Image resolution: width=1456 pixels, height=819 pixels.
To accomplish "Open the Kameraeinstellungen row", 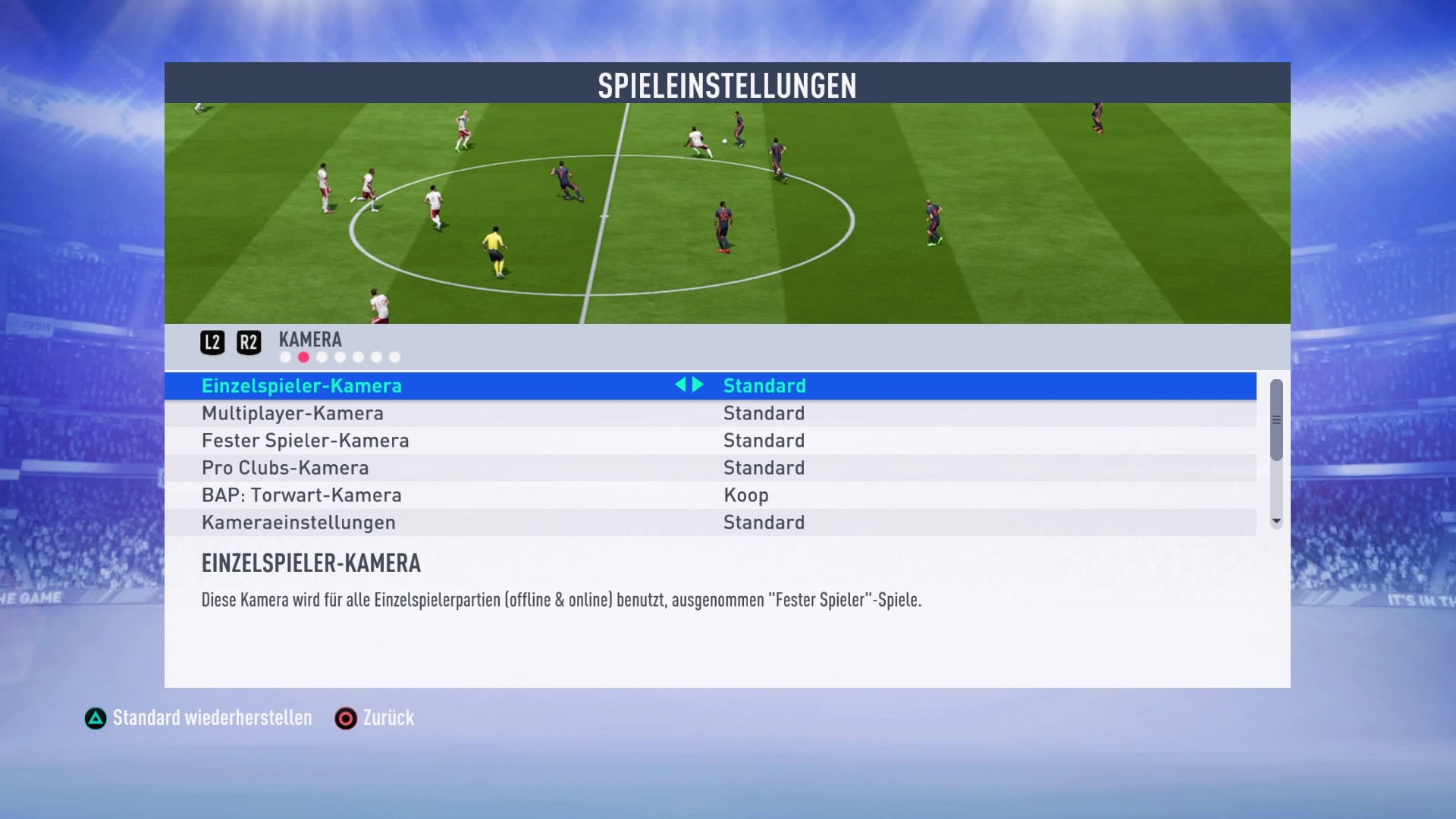I will (x=299, y=522).
